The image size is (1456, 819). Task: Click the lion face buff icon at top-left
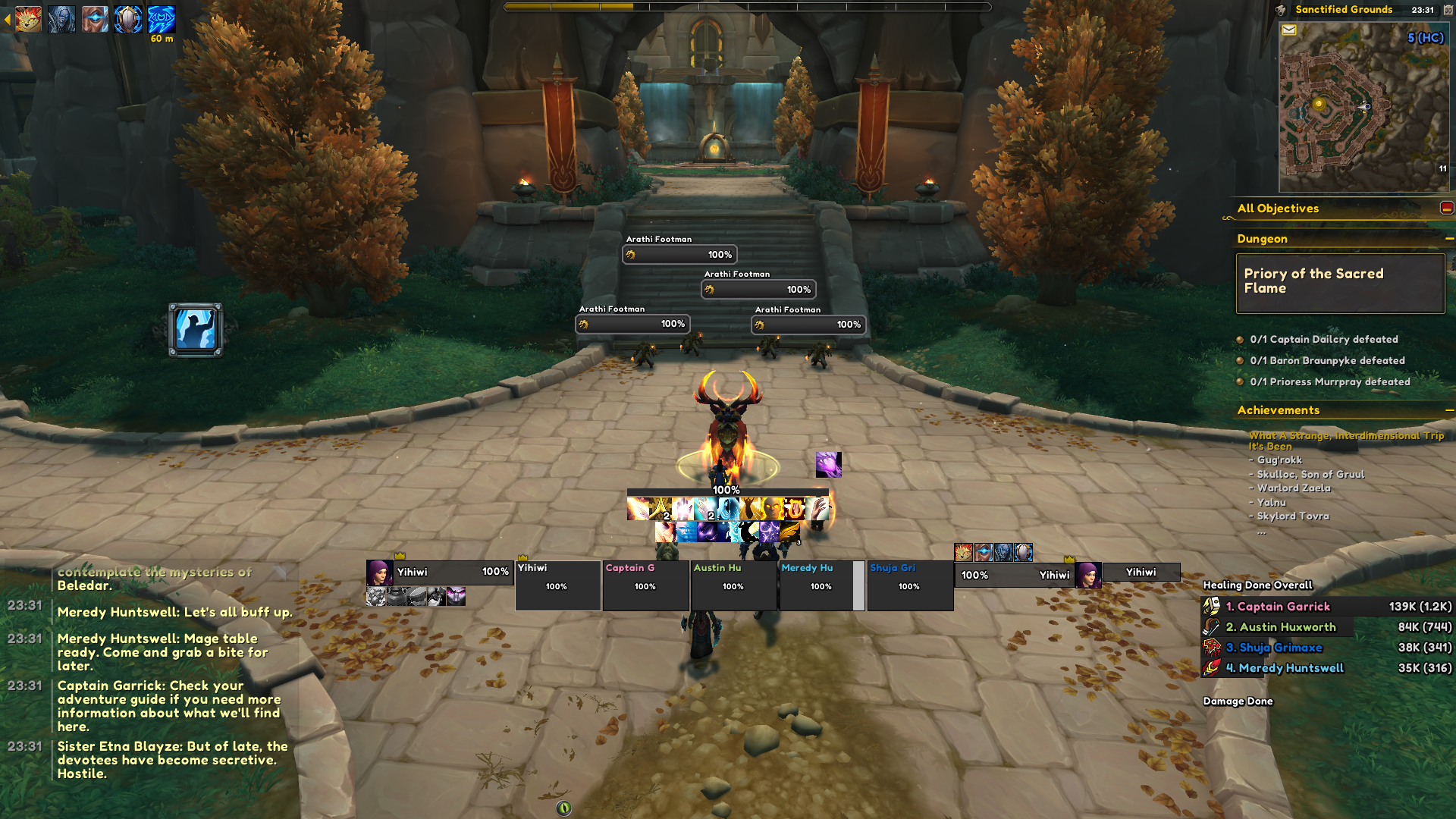pyautogui.click(x=28, y=19)
